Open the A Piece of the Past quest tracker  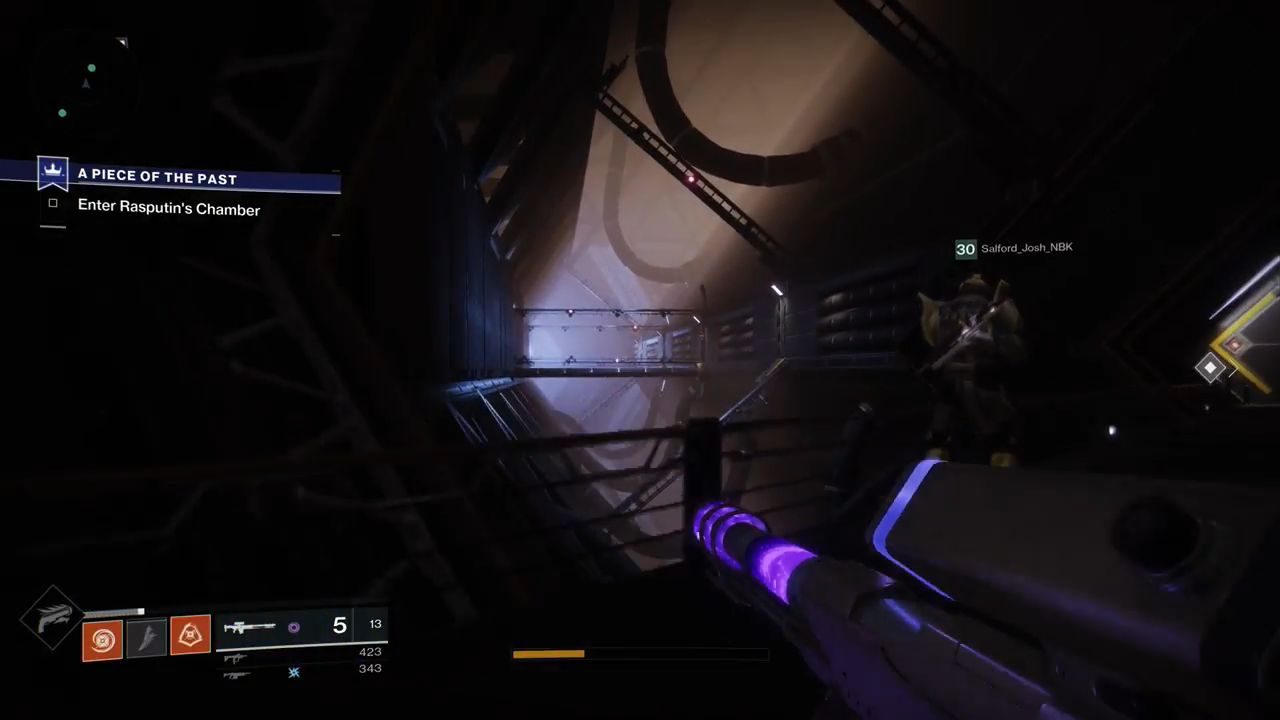point(157,178)
